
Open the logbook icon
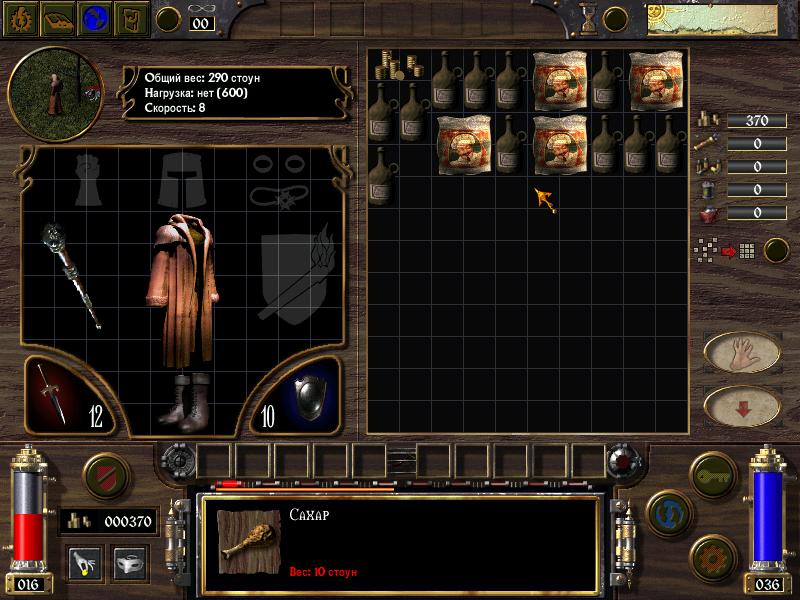58,18
